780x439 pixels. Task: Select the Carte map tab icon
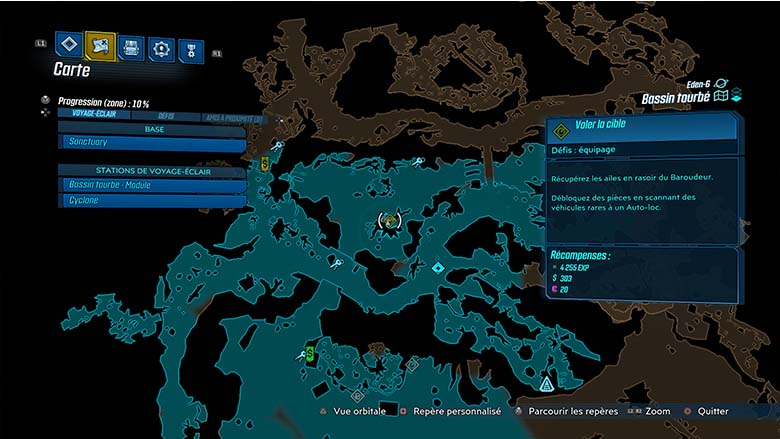coord(100,45)
